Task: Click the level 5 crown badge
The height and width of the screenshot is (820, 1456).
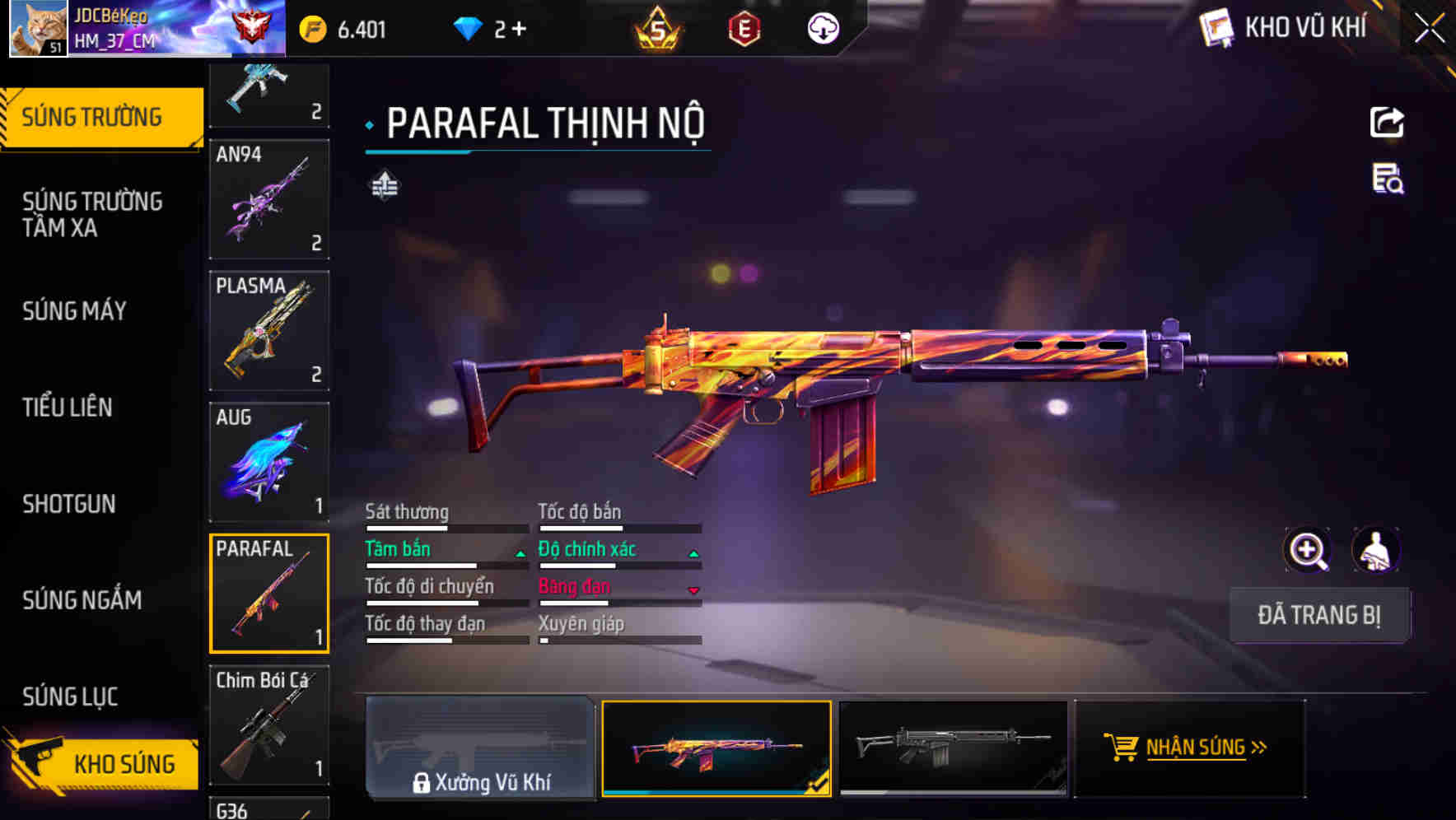Action: point(658,27)
